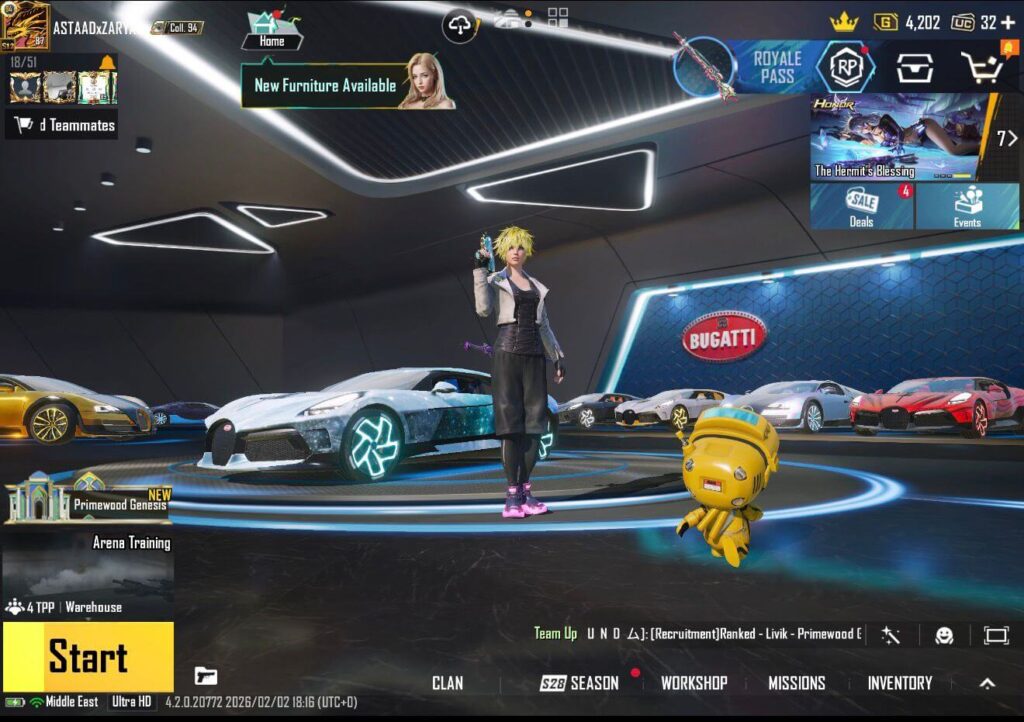Open the Clan menu
Image resolution: width=1024 pixels, height=722 pixels.
[447, 683]
